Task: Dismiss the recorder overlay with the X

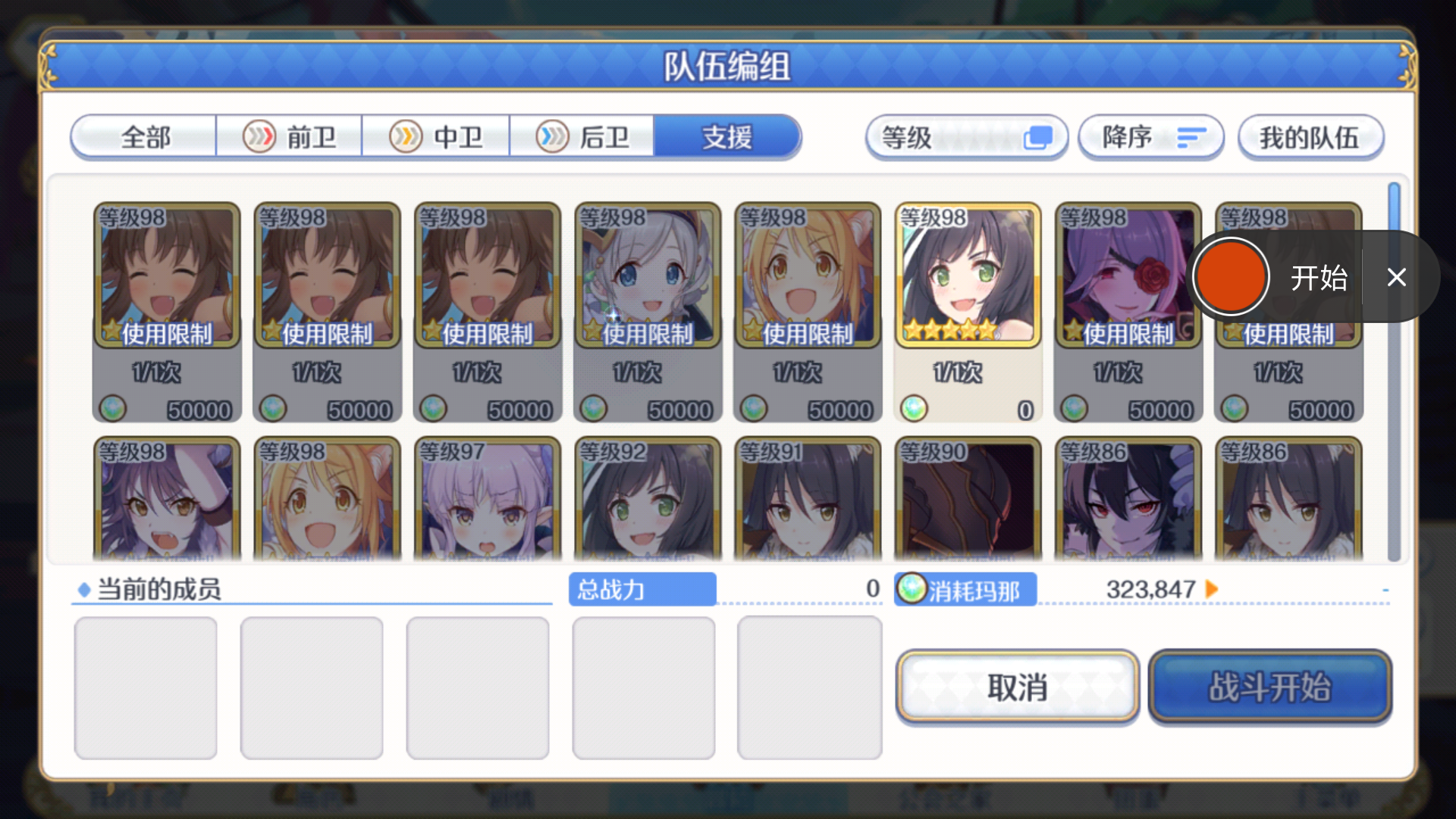Action: [1397, 278]
